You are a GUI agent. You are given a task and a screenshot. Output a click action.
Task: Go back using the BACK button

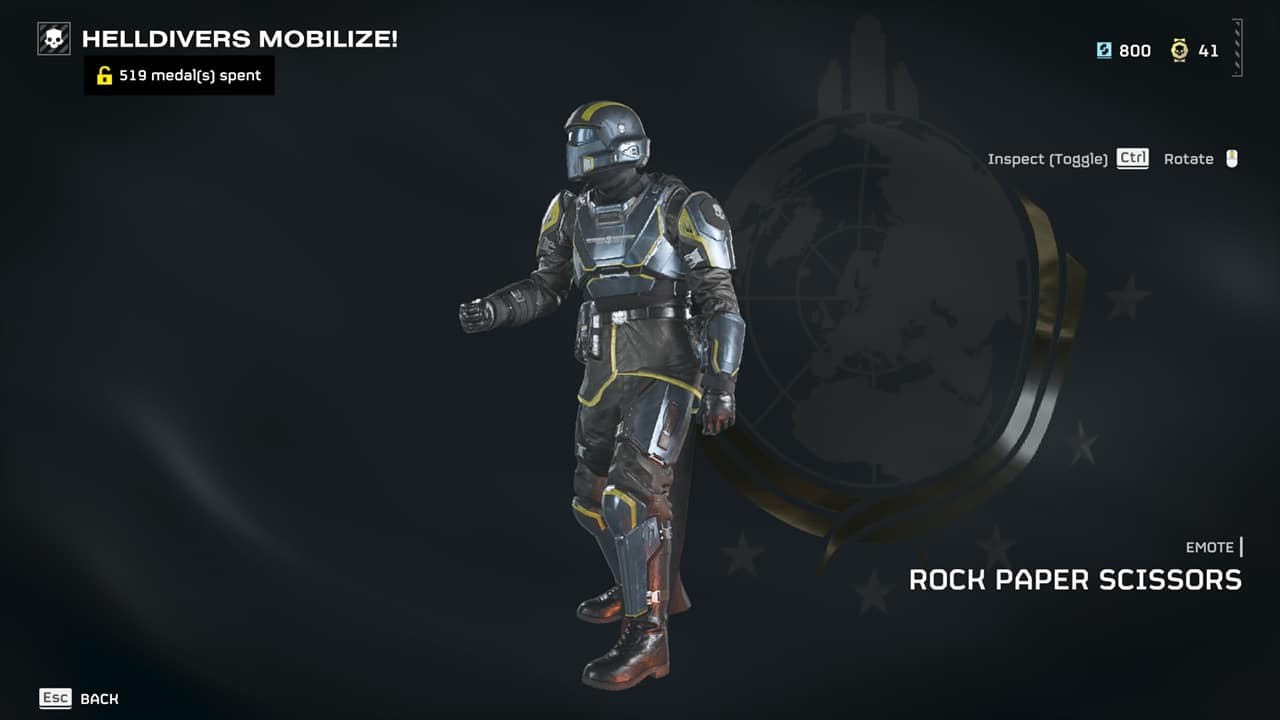pos(79,699)
